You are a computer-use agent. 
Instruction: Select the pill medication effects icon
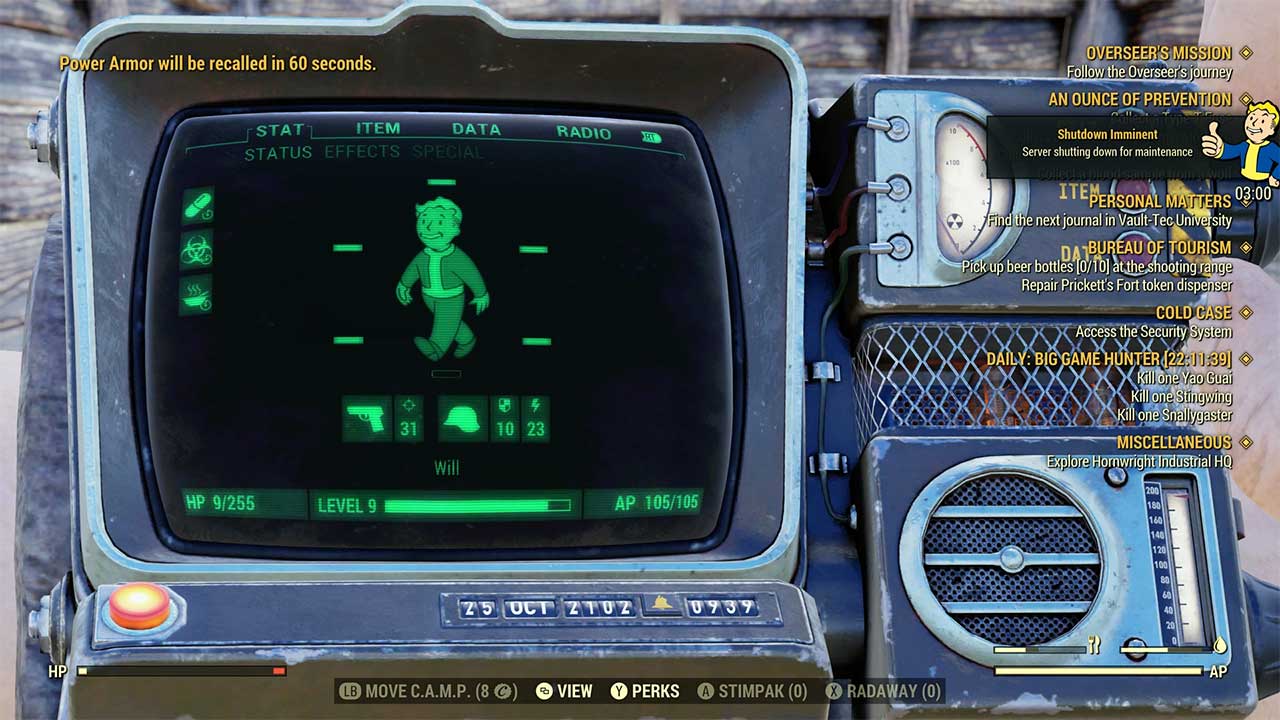click(197, 207)
